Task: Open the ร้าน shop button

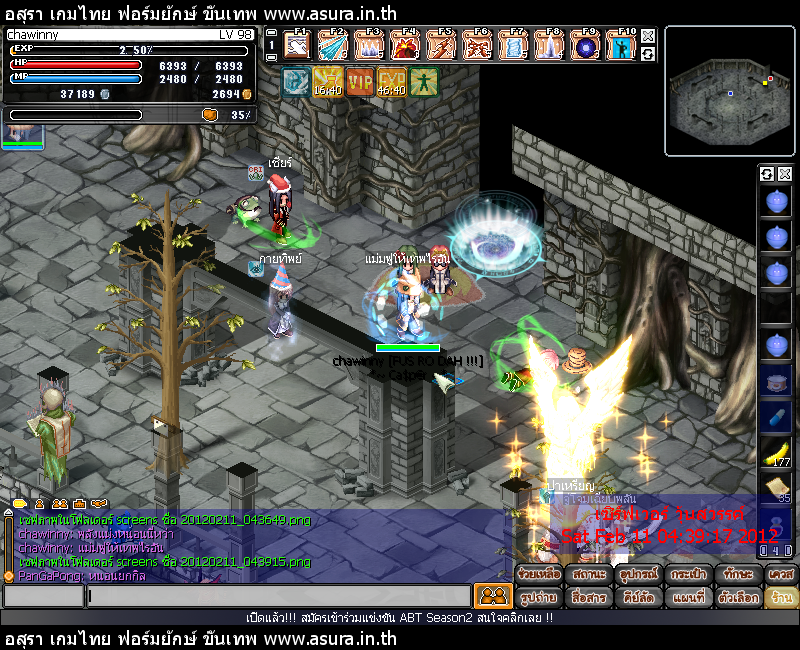Action: 780,597
